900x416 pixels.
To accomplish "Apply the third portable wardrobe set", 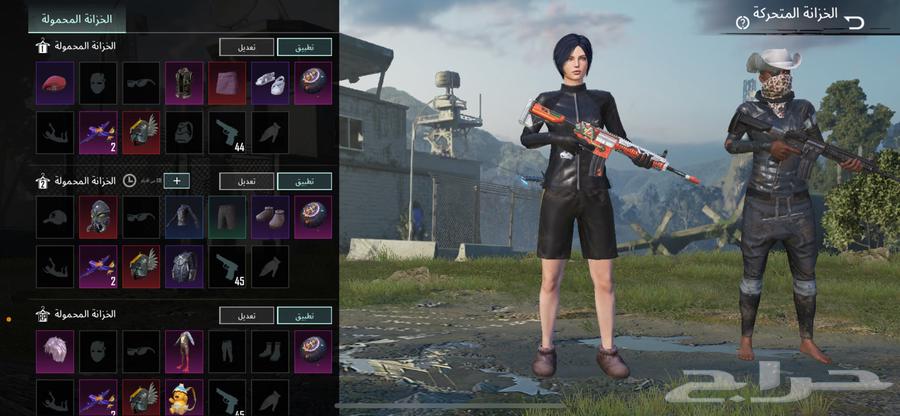I will point(304,315).
